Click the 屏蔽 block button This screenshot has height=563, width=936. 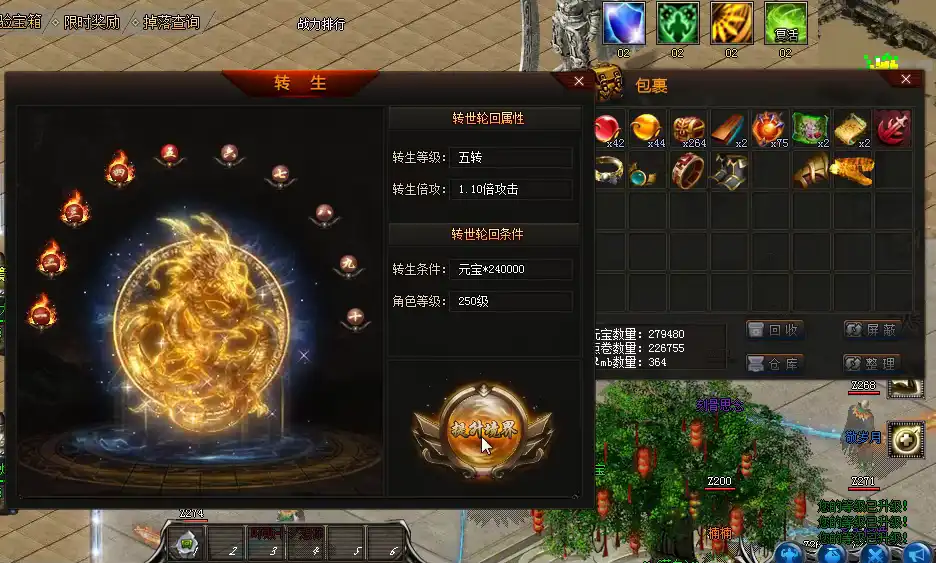pyautogui.click(x=872, y=330)
